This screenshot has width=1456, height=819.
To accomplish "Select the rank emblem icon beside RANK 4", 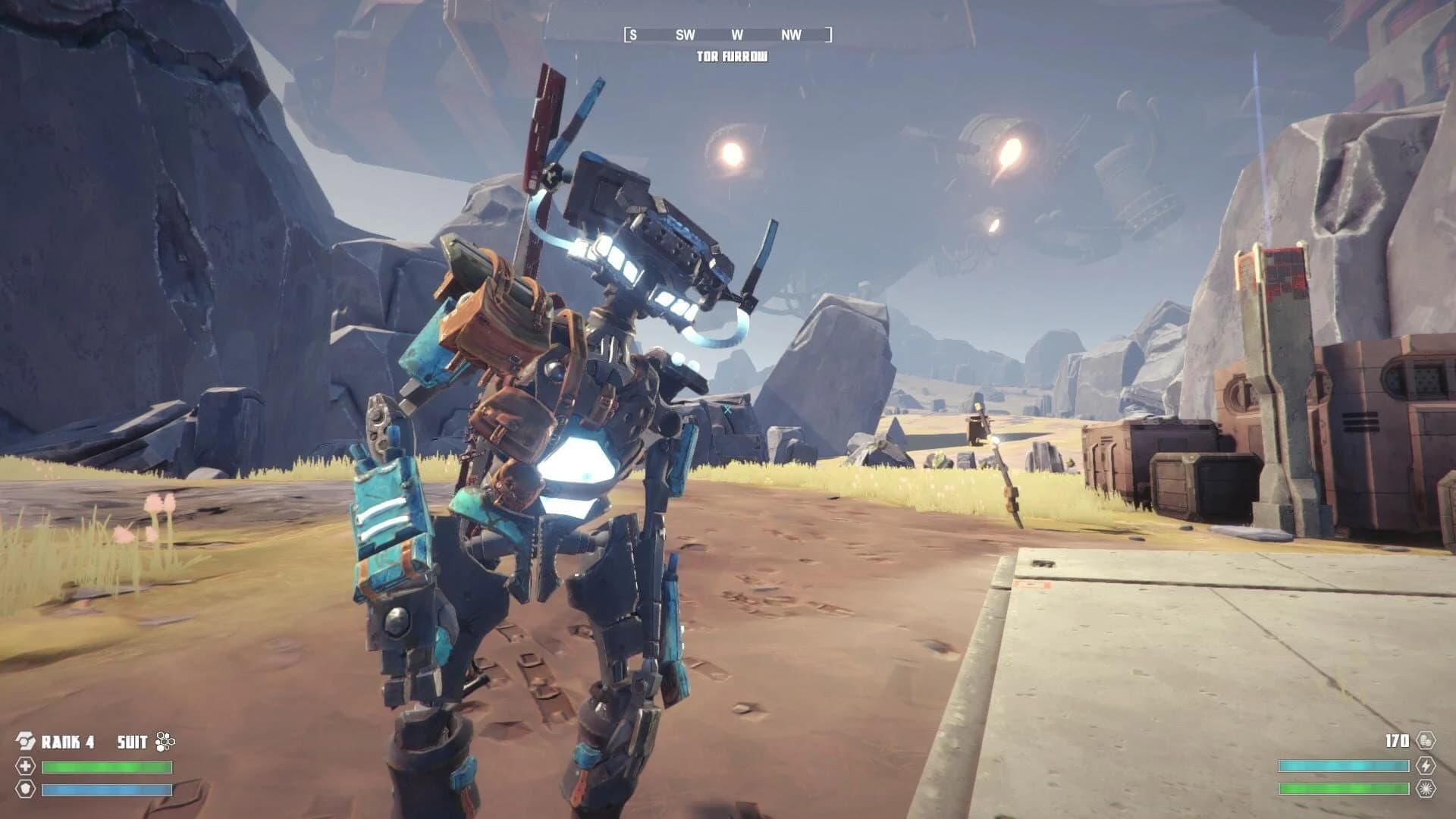I will [x=26, y=740].
